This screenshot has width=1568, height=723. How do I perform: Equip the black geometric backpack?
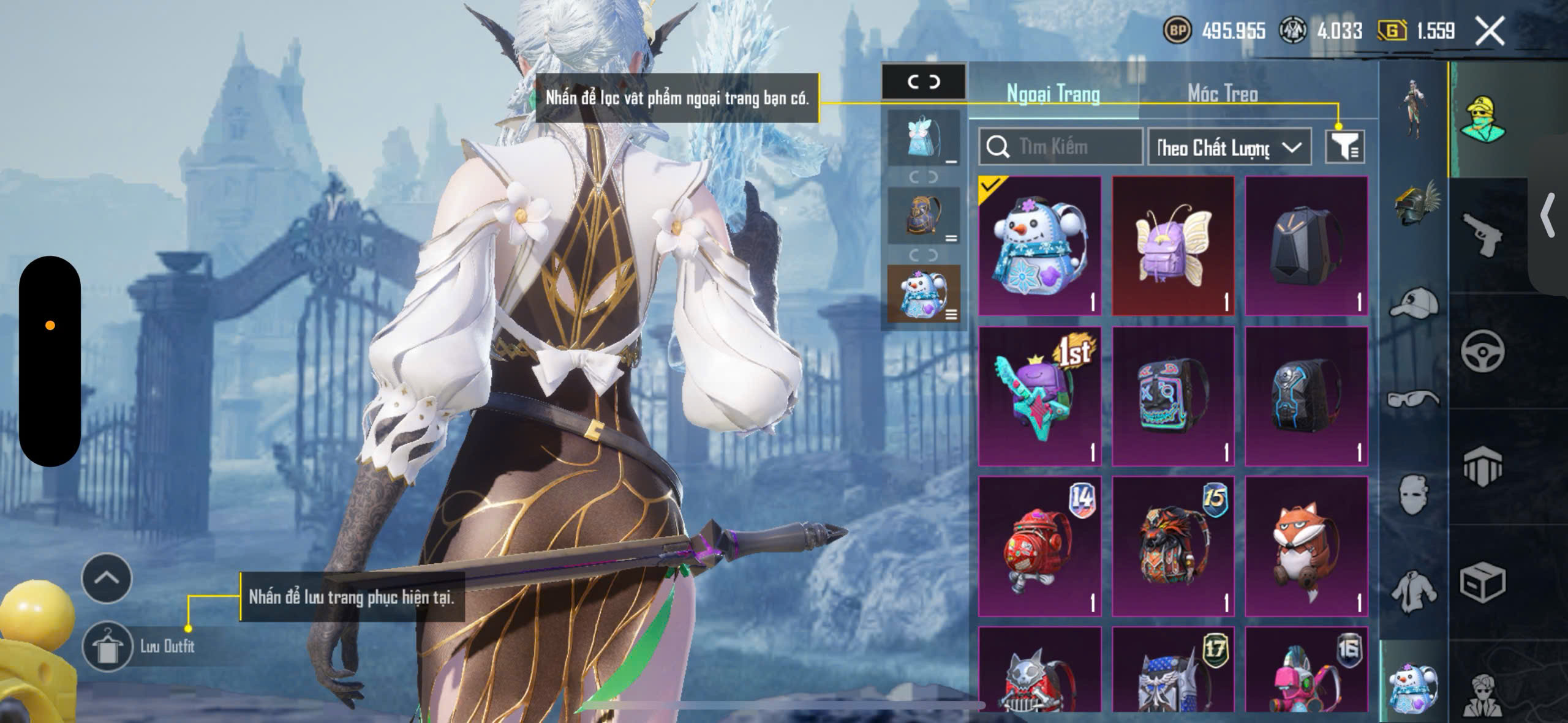click(x=1306, y=246)
